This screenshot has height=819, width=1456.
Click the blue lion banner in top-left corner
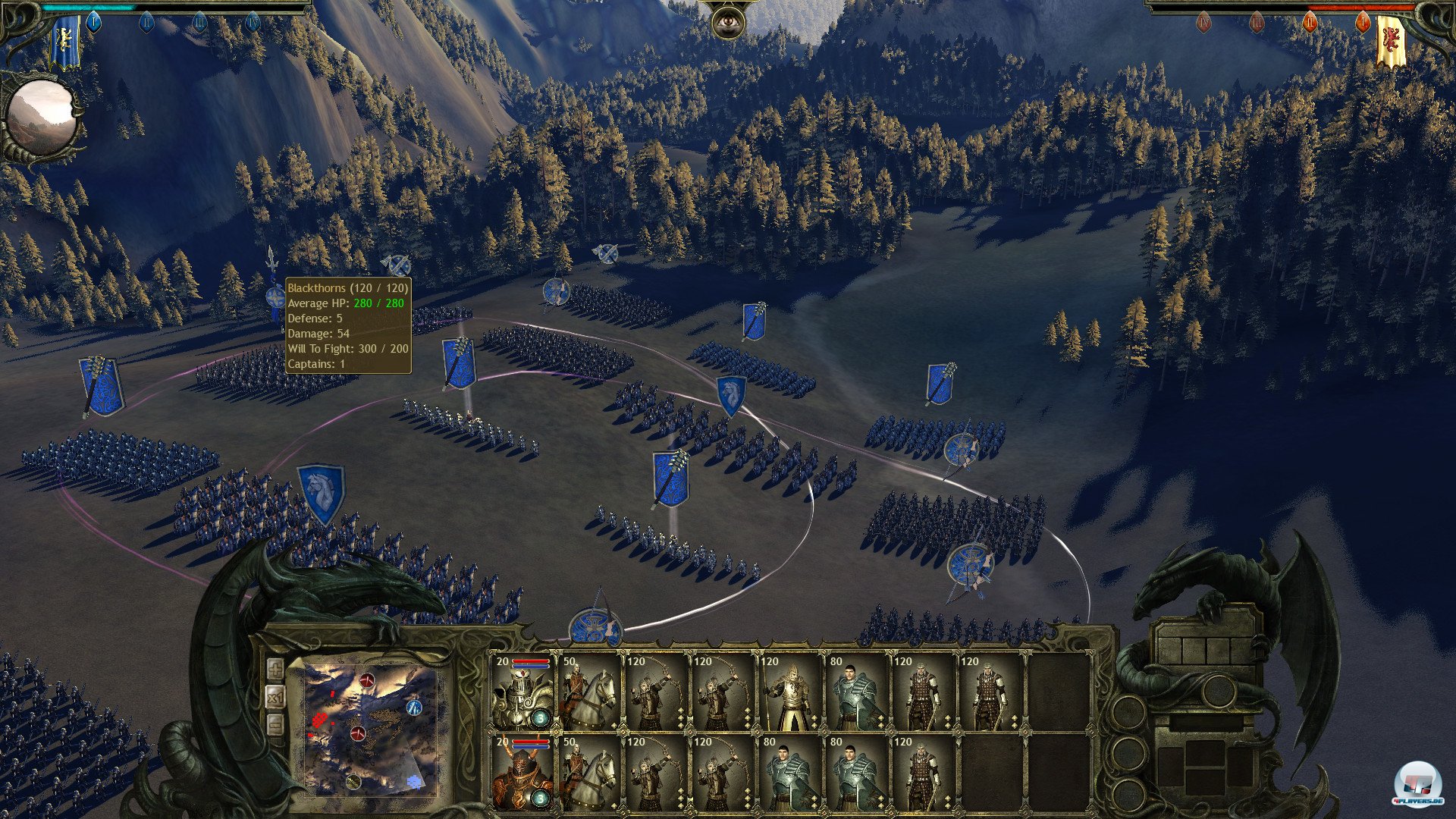tap(64, 39)
